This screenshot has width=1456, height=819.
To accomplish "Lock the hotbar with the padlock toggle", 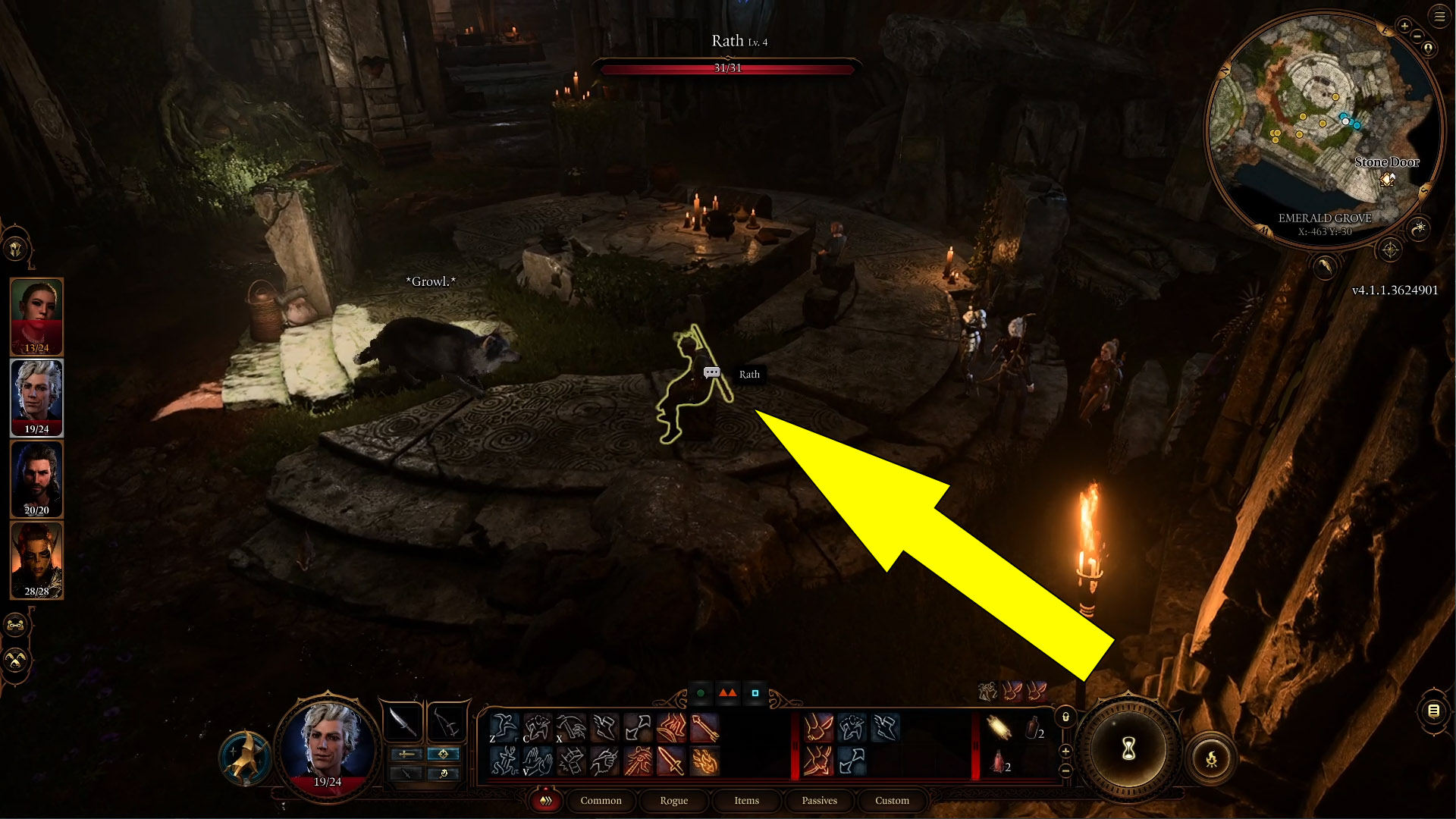I will coord(1065,717).
